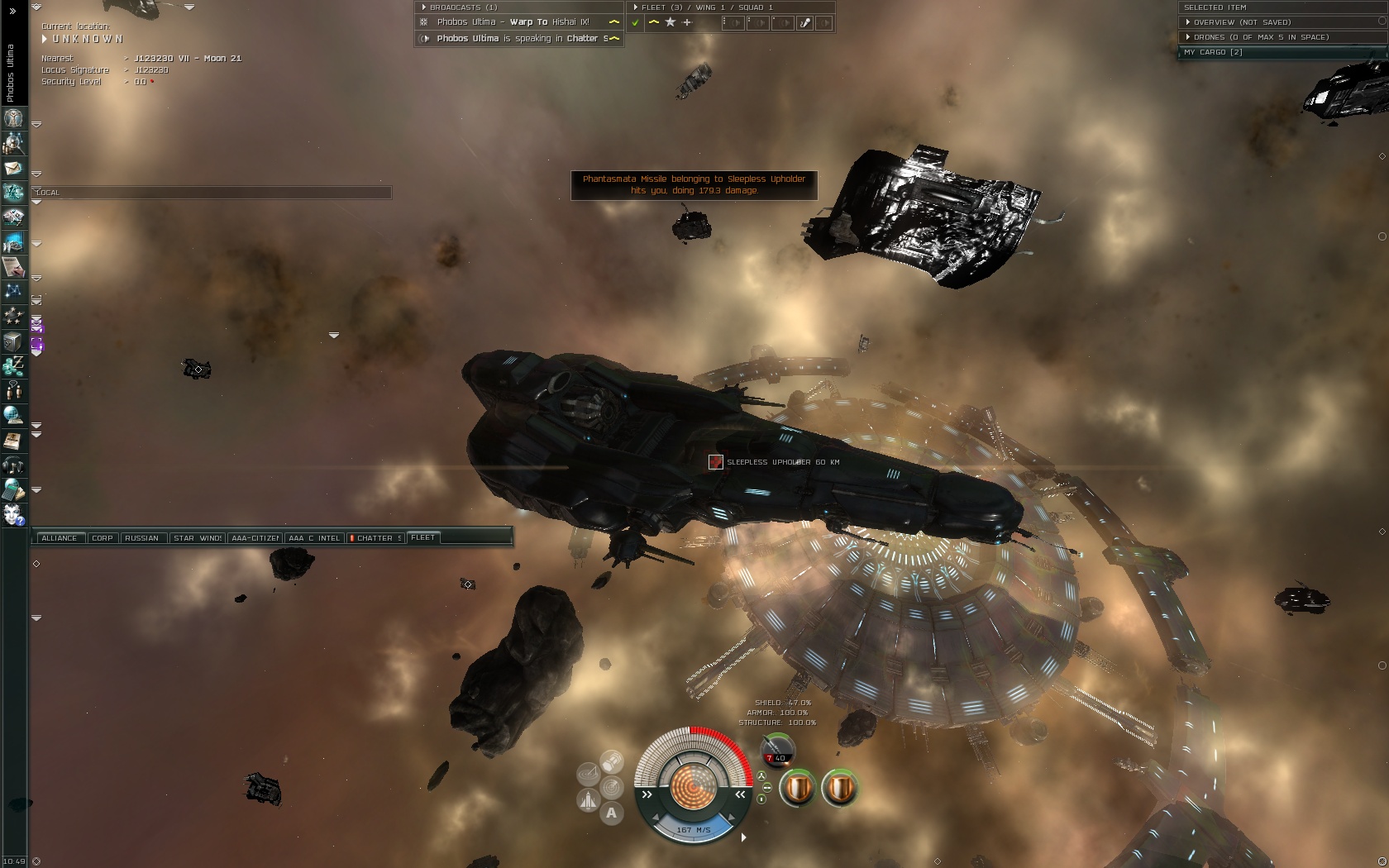Open the character sheet icon in sidebar
Image resolution: width=1389 pixels, height=868 pixels.
(x=13, y=119)
